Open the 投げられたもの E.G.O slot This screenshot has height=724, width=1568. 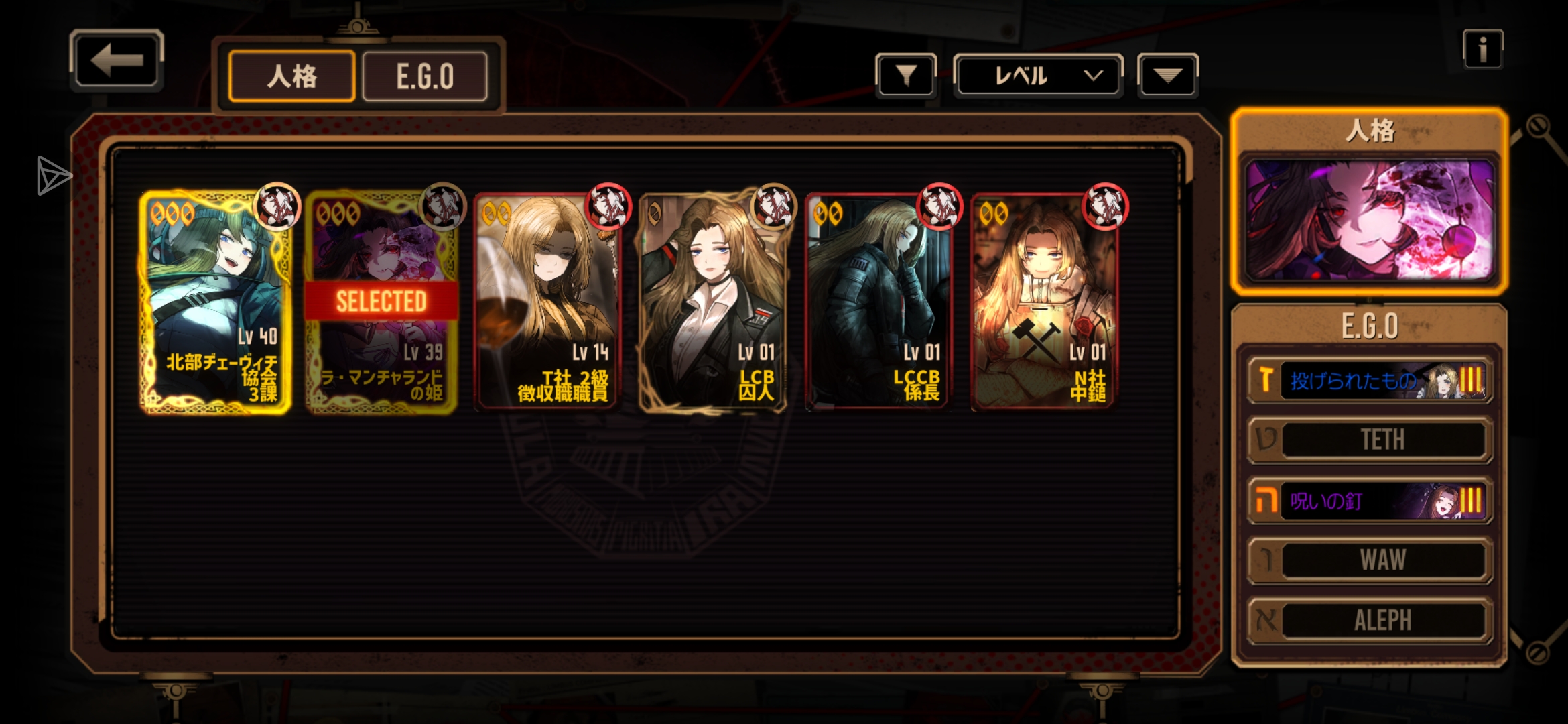pos(1370,381)
